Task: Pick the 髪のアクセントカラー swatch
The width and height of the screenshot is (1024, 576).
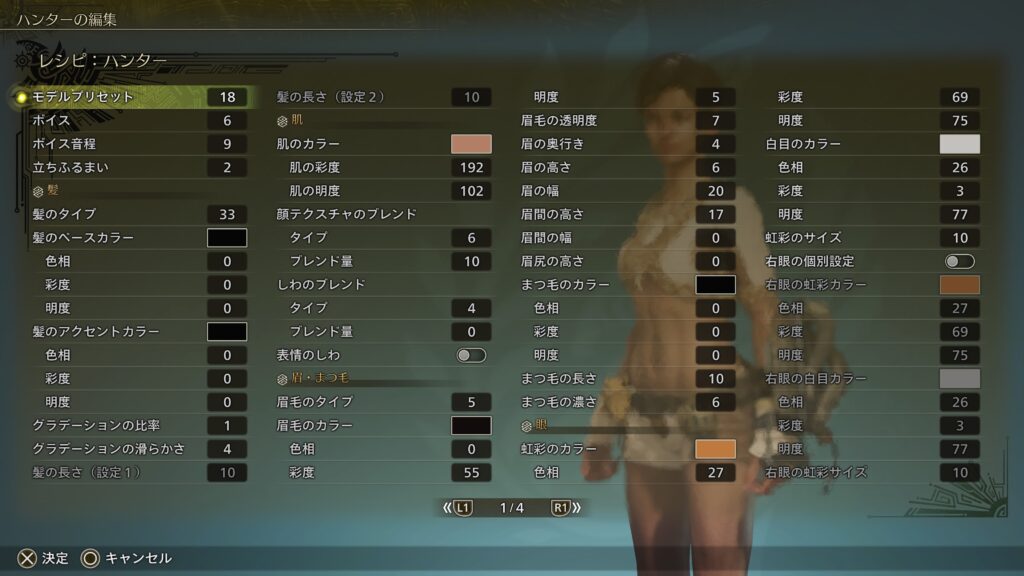Action: [227, 331]
